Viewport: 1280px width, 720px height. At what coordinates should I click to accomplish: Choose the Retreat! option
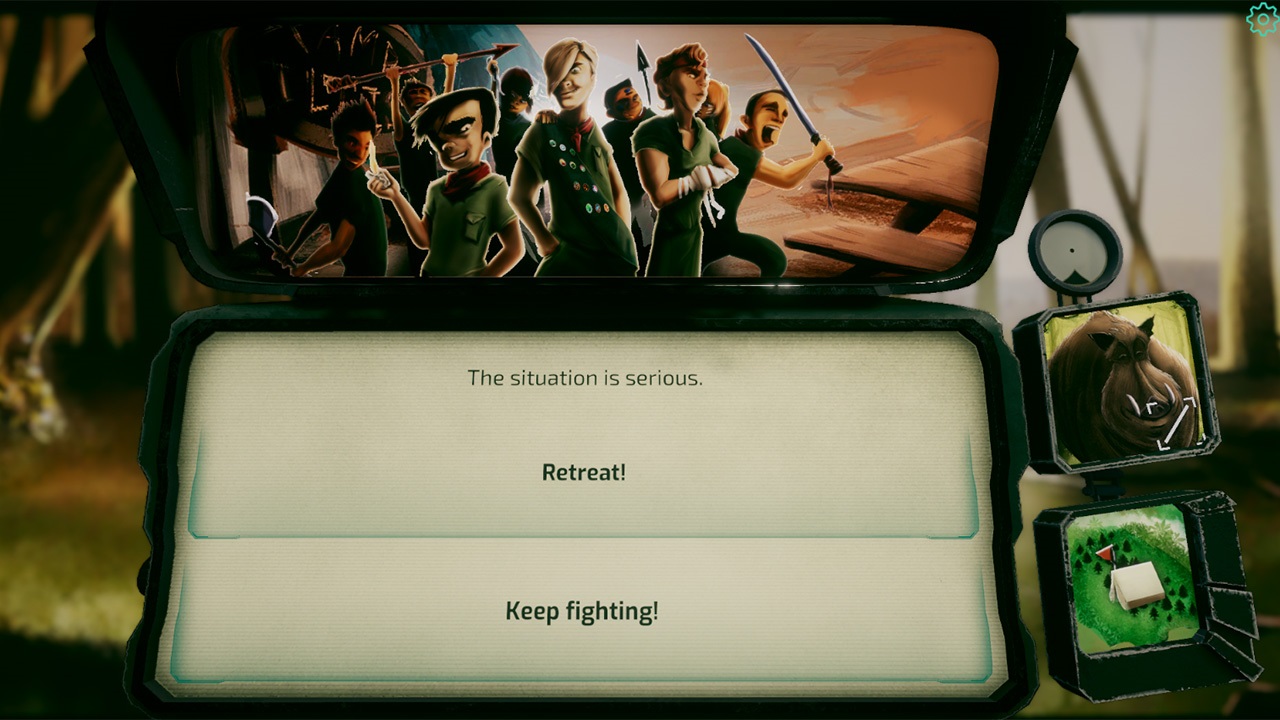point(582,471)
